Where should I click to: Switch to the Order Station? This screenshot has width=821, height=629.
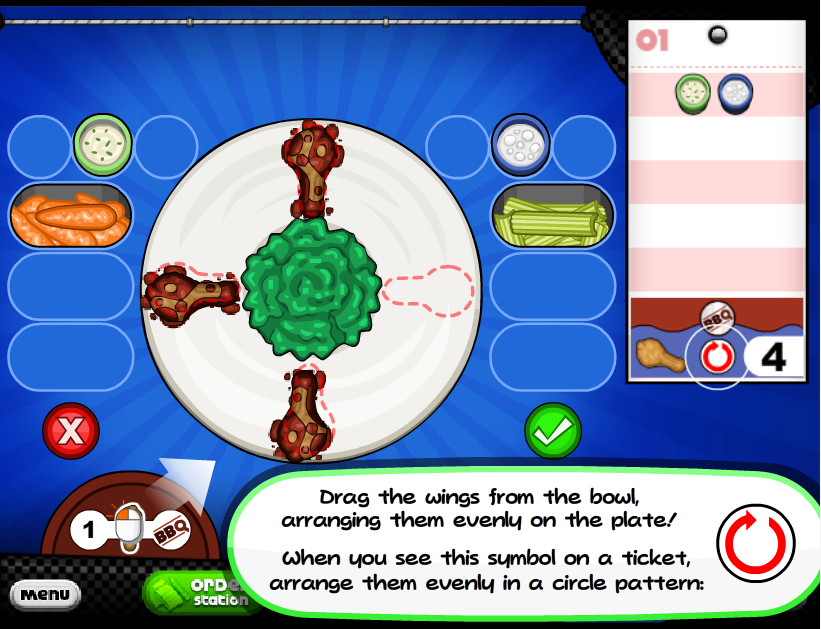pyautogui.click(x=200, y=592)
